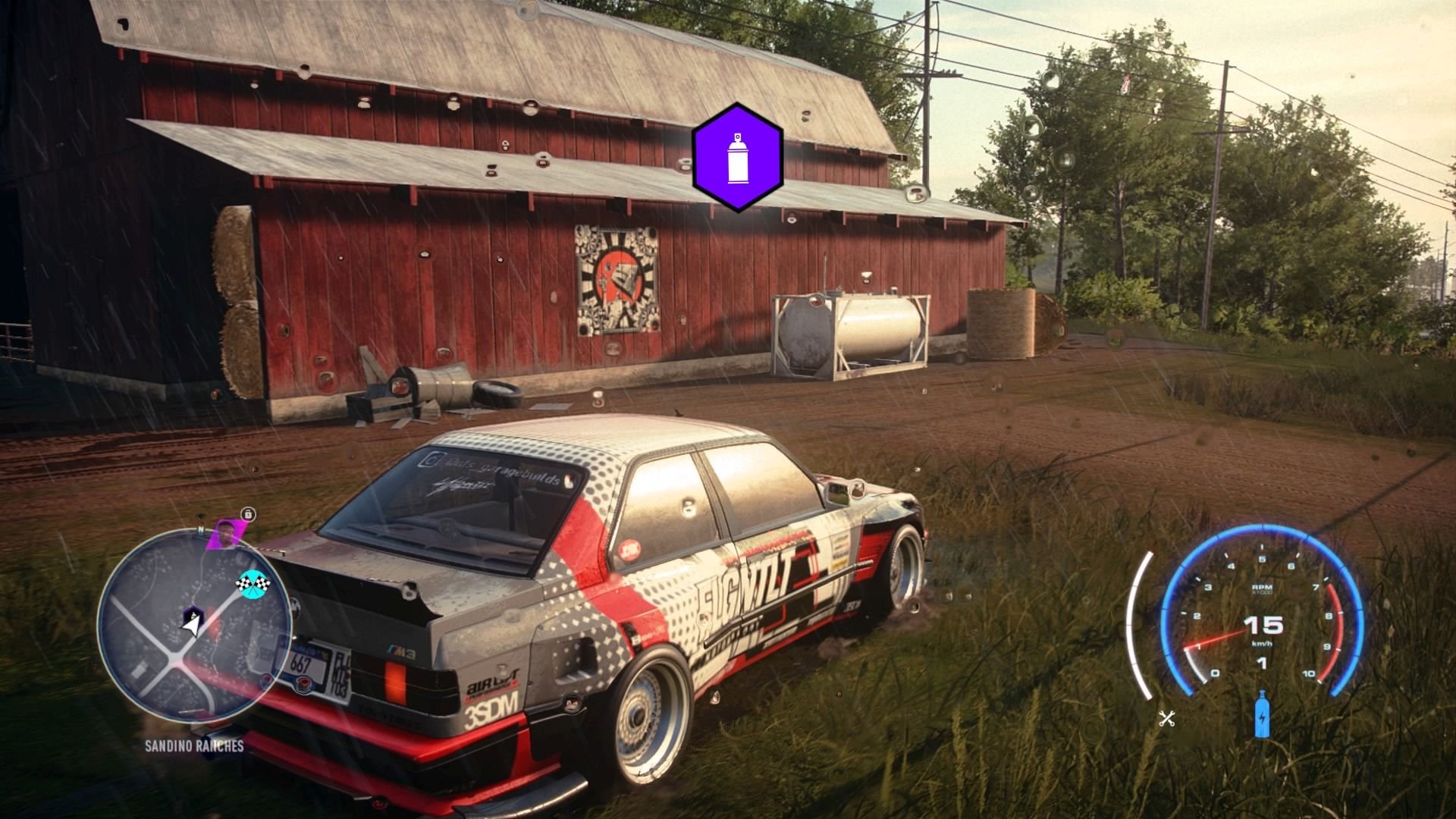1456x819 pixels.
Task: Click the gear indicator showing 1
Action: pos(1262,664)
